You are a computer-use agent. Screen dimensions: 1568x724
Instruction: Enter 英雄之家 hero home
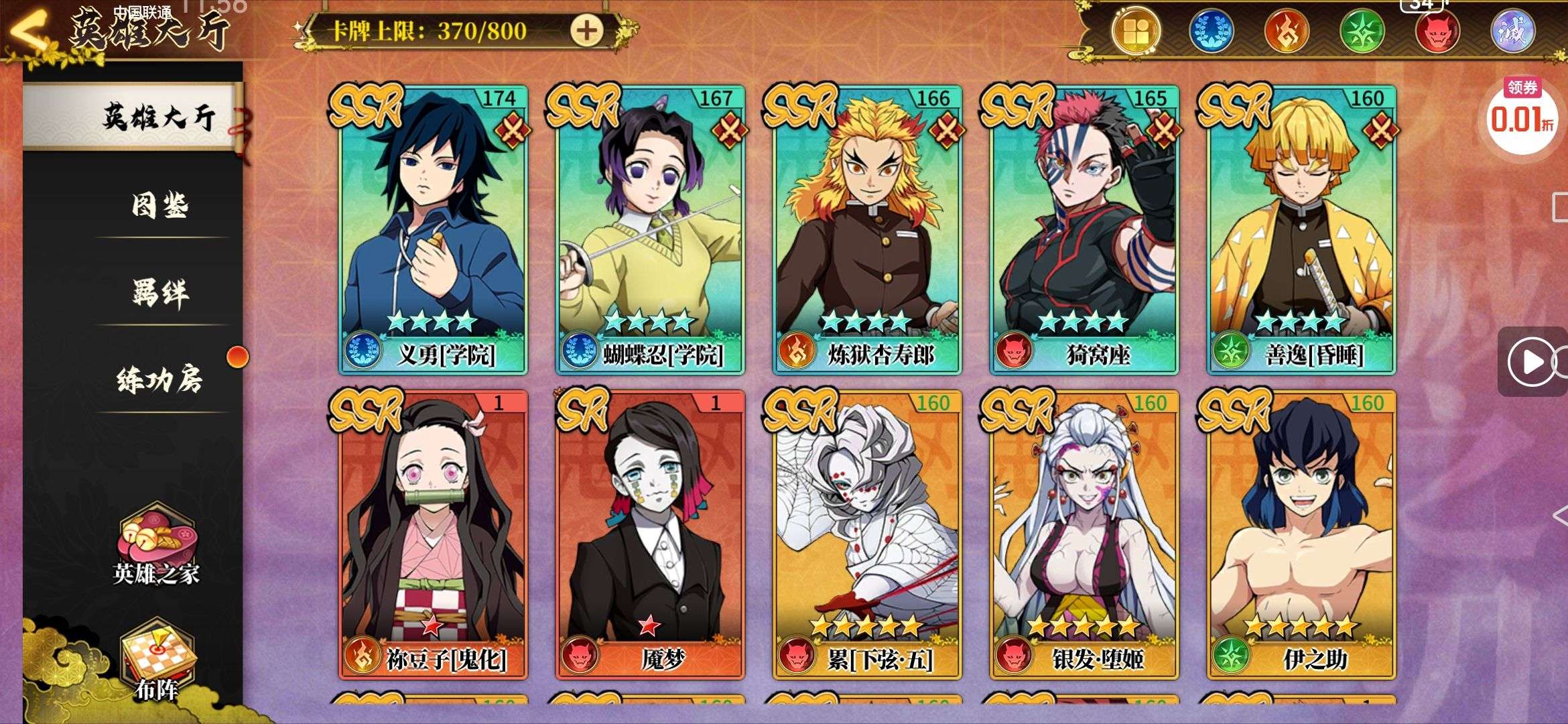[x=156, y=546]
